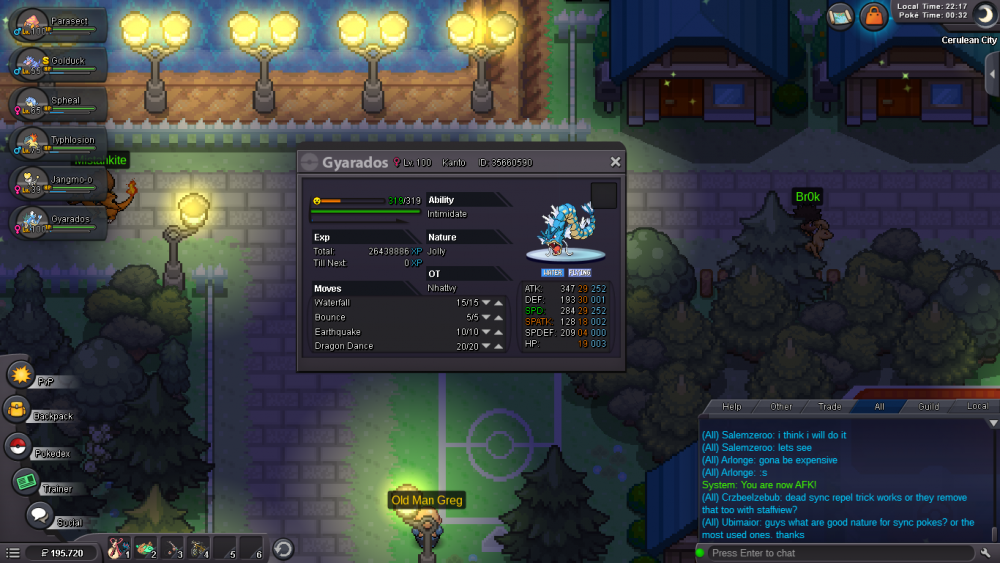Open the hamburger menu beside the money
This screenshot has width=1000, height=563.
pyautogui.click(x=12, y=552)
